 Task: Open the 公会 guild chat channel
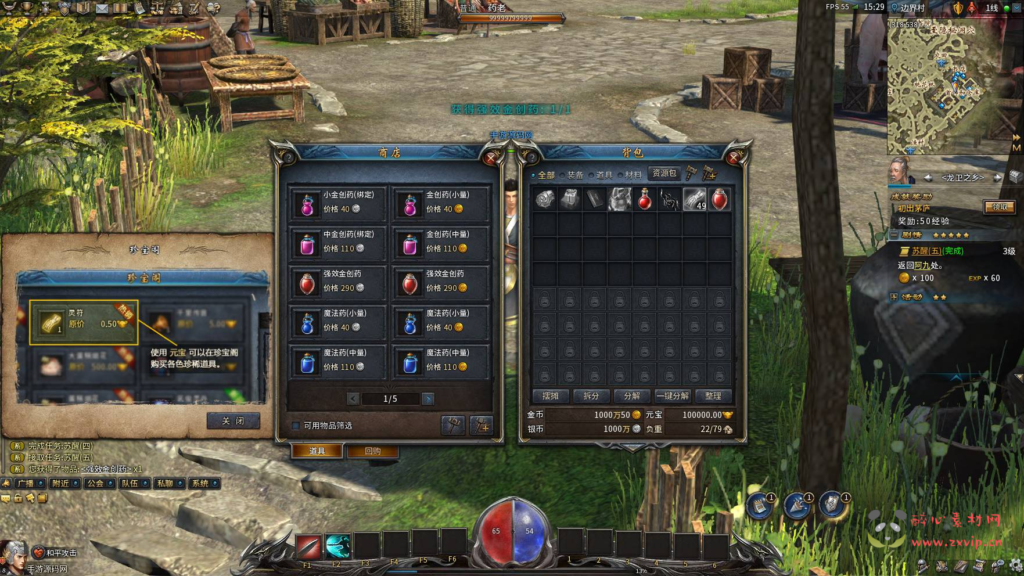coord(95,483)
